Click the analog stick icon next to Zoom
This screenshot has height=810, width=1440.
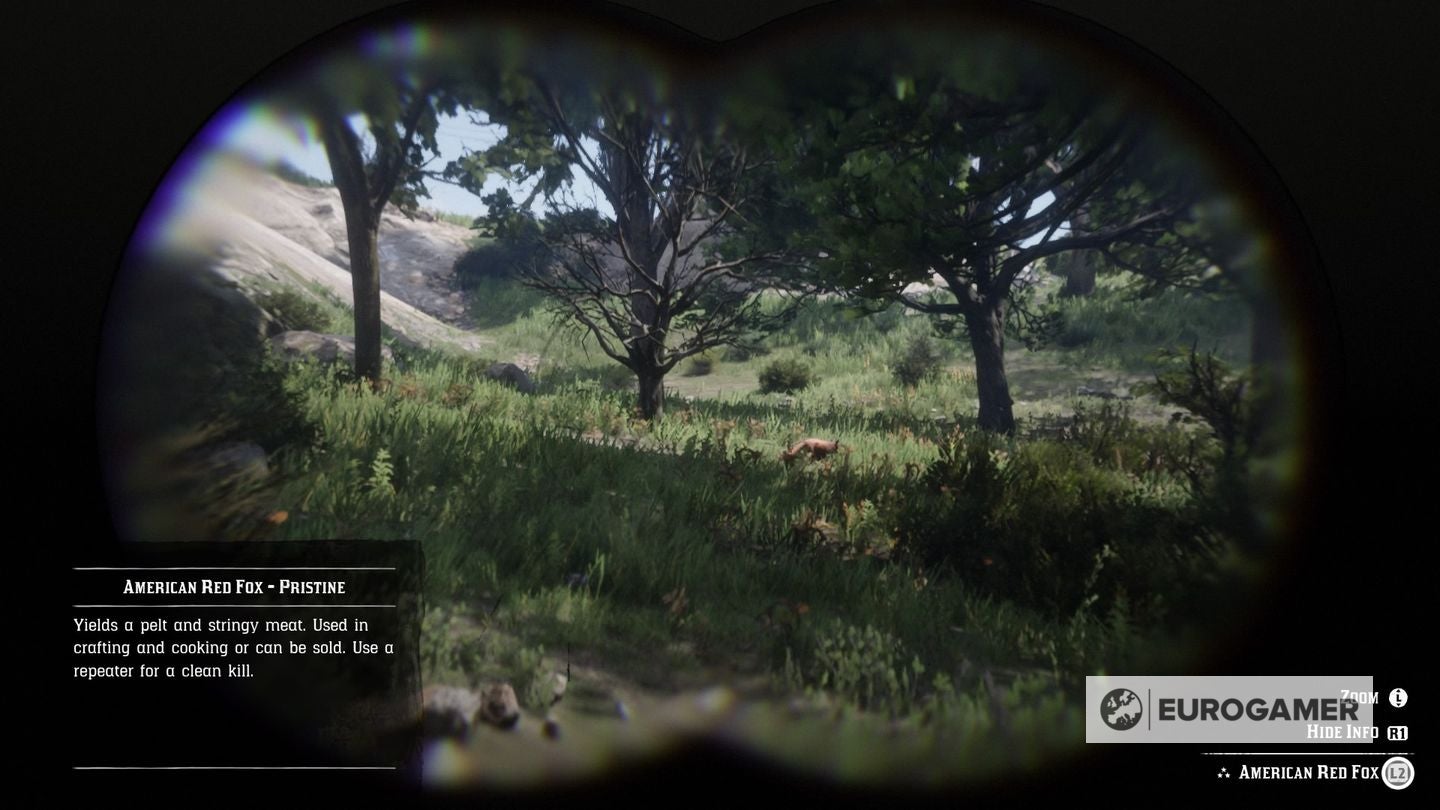(1396, 698)
